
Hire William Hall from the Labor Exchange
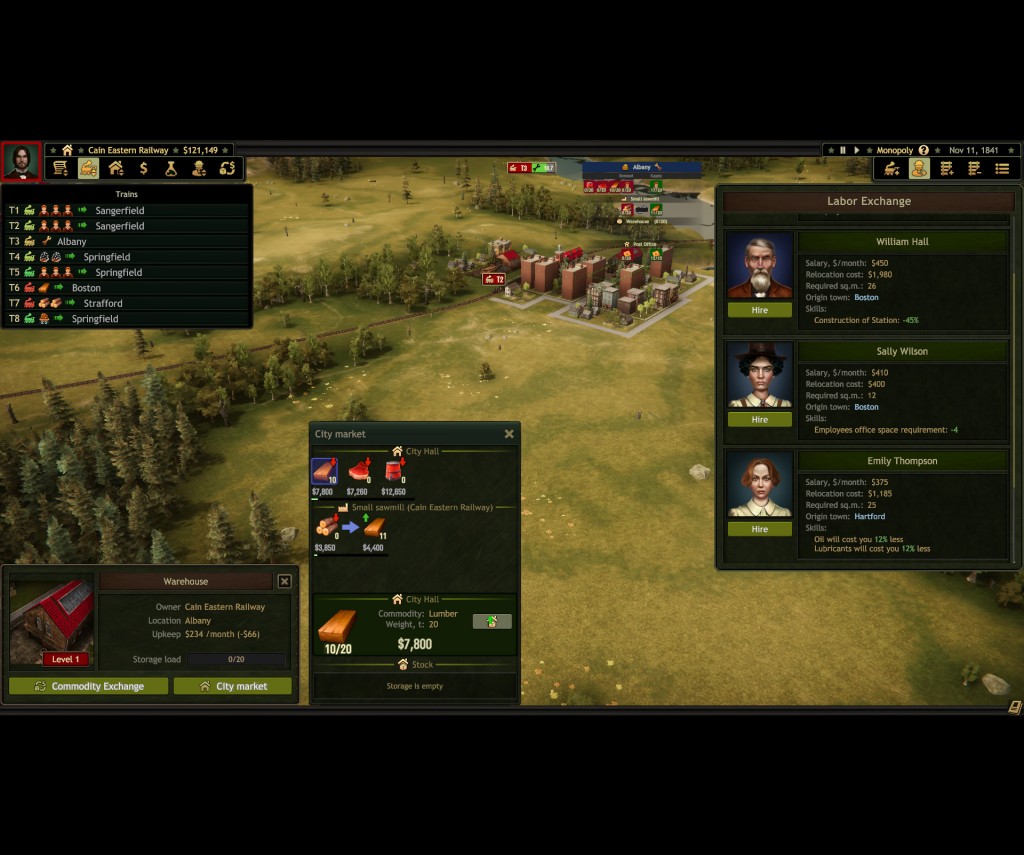[759, 310]
